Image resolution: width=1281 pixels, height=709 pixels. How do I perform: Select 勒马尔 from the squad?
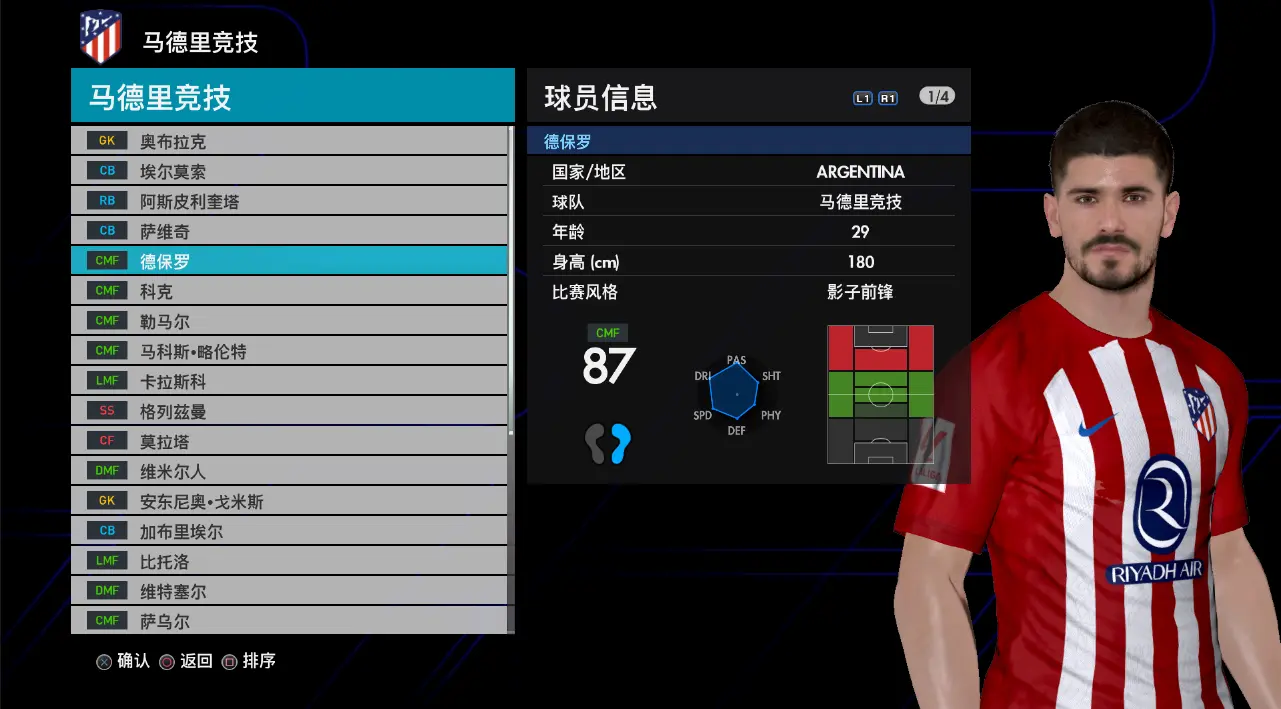289,321
